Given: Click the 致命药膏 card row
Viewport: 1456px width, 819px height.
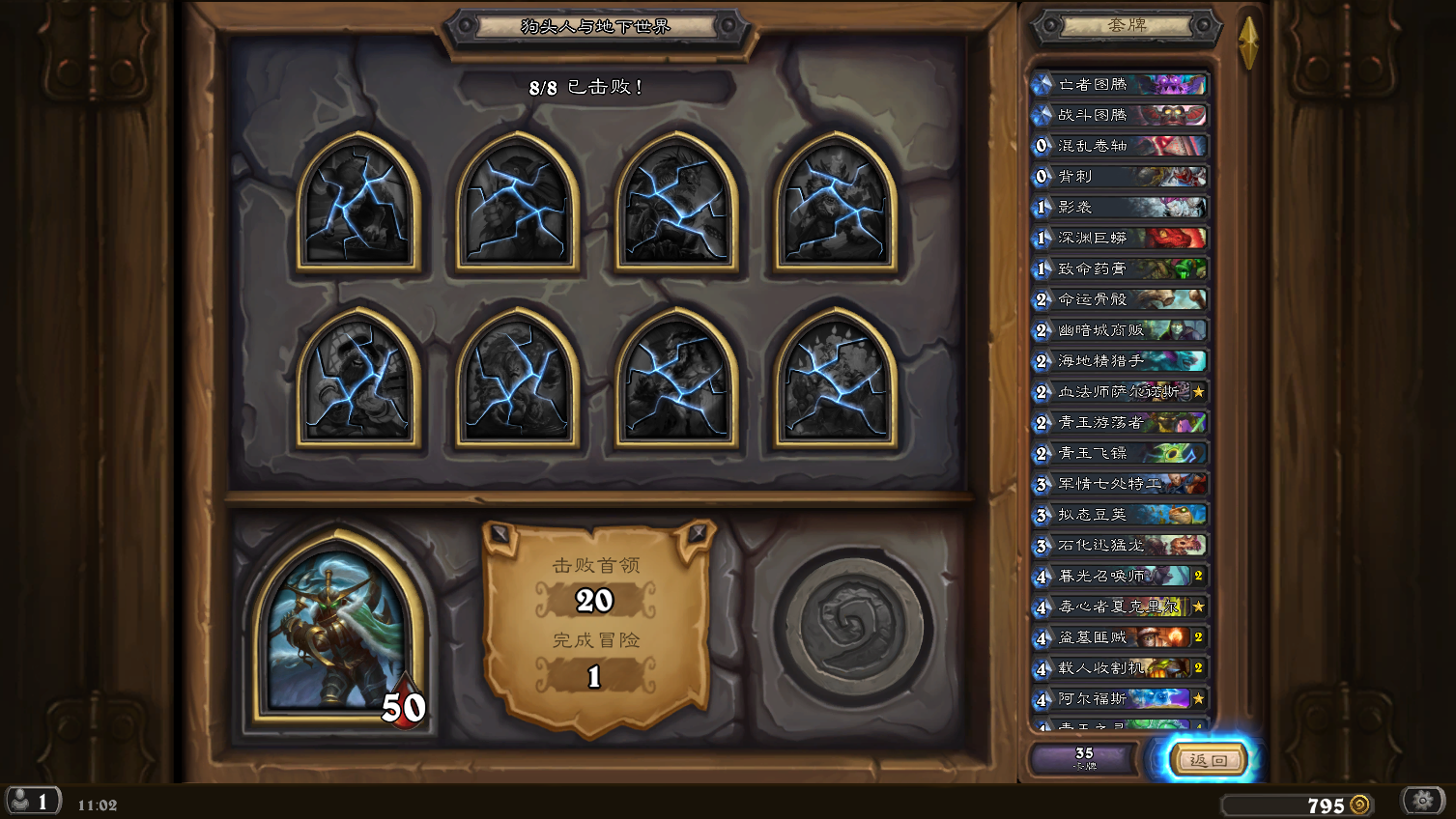Looking at the screenshot, I should (x=1121, y=268).
